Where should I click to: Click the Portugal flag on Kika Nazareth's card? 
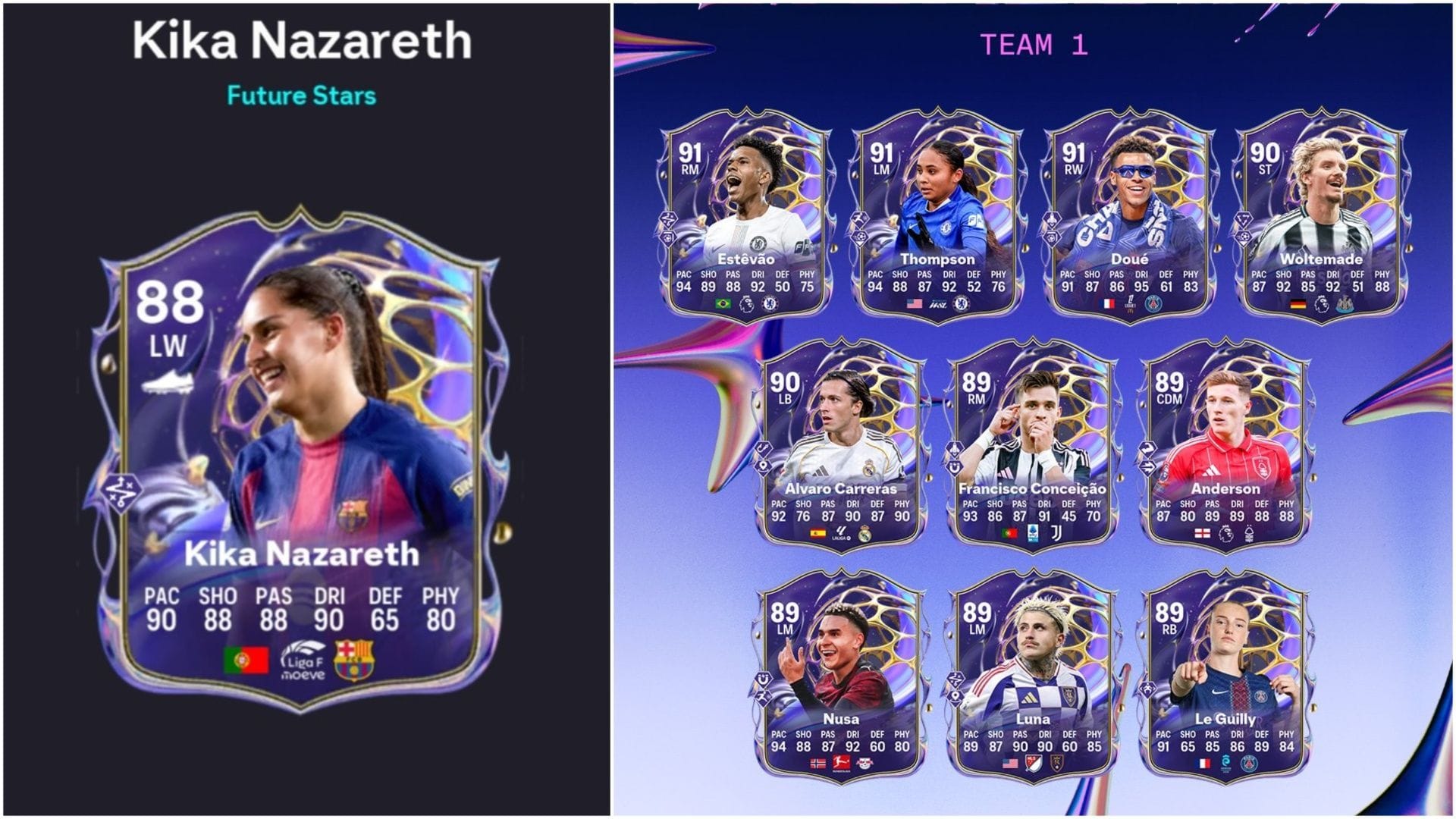246,660
